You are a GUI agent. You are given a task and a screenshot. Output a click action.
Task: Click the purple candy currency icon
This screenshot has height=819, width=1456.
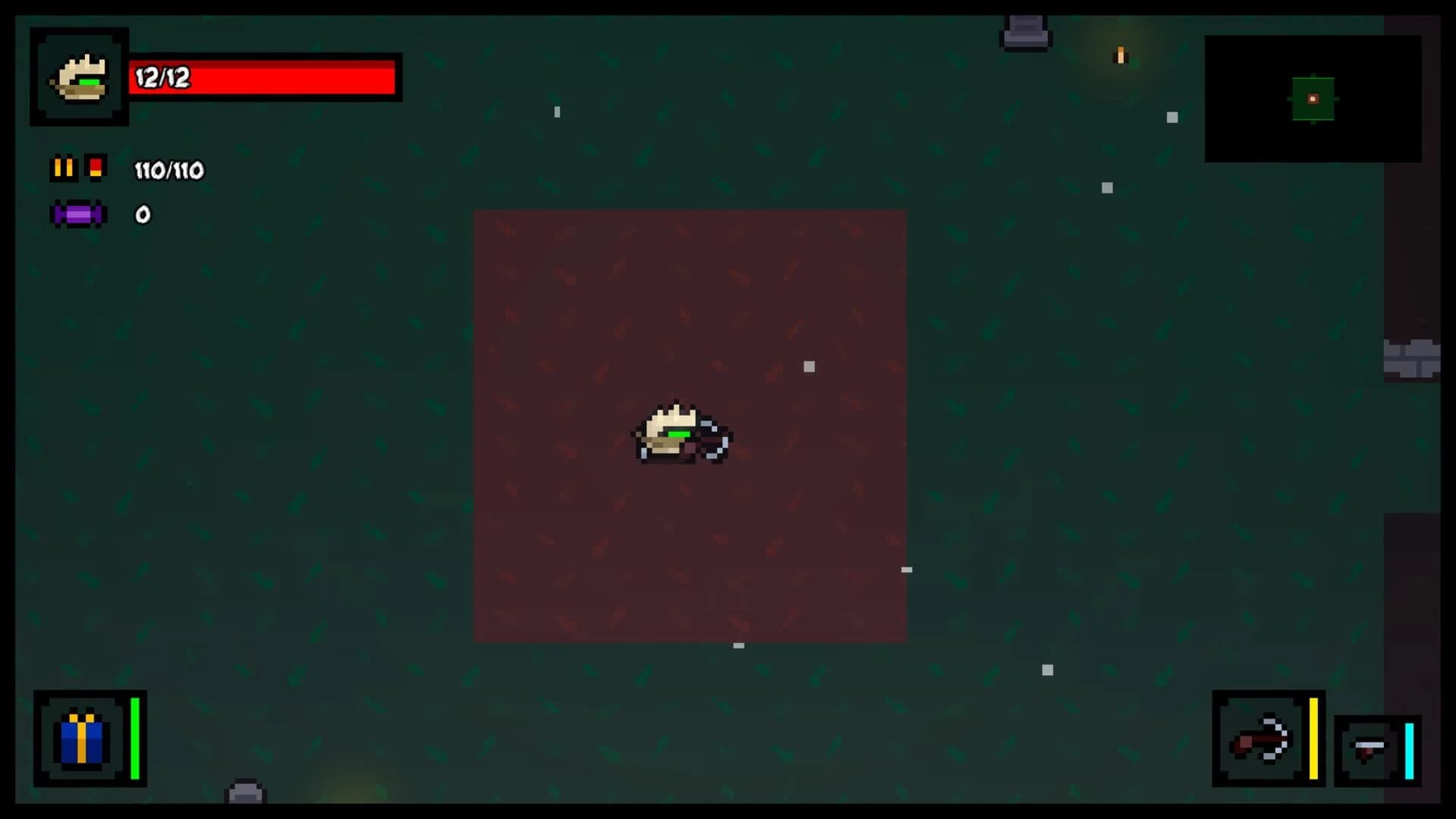pyautogui.click(x=77, y=215)
